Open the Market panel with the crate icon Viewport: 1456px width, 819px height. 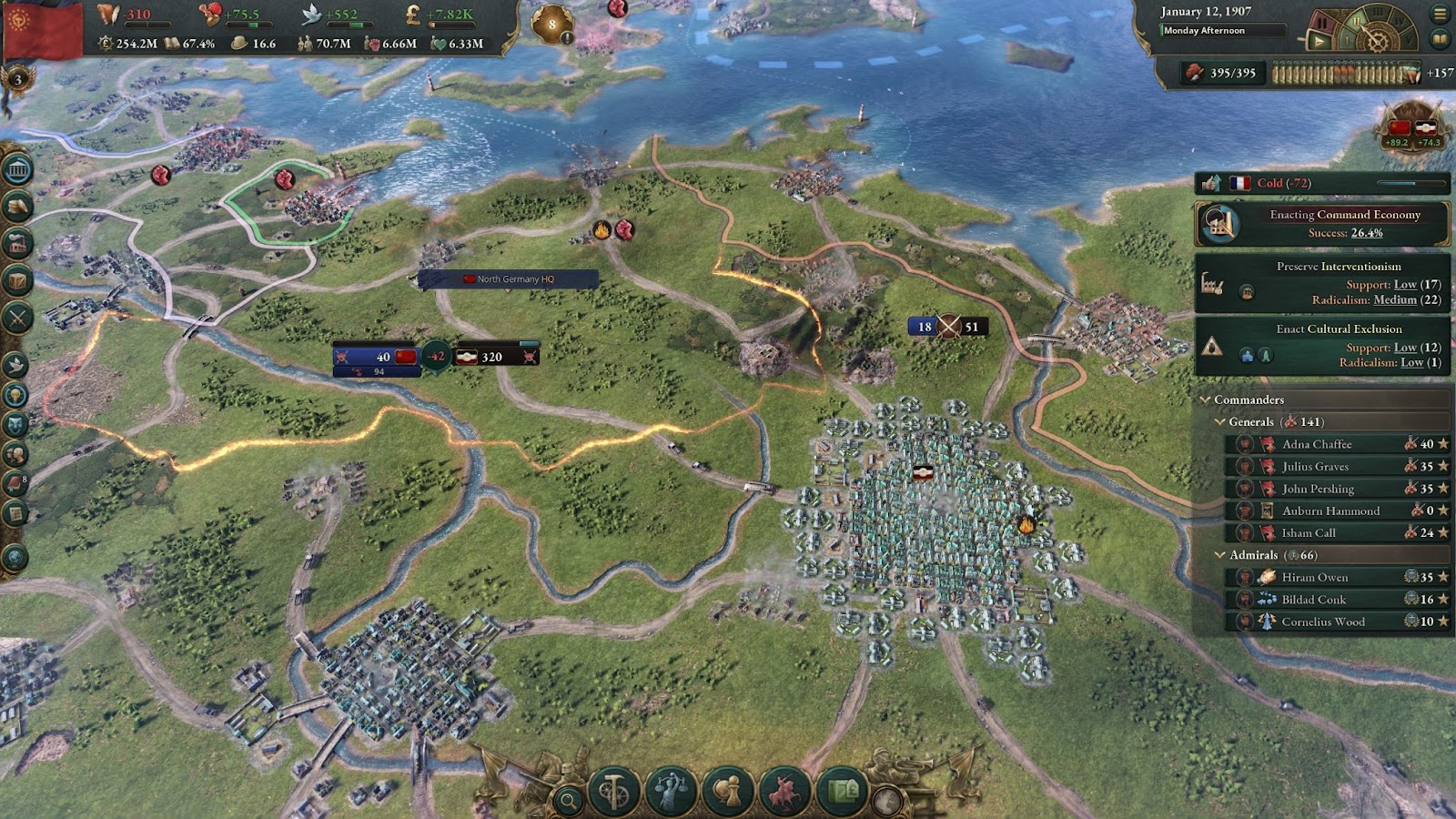[17, 280]
